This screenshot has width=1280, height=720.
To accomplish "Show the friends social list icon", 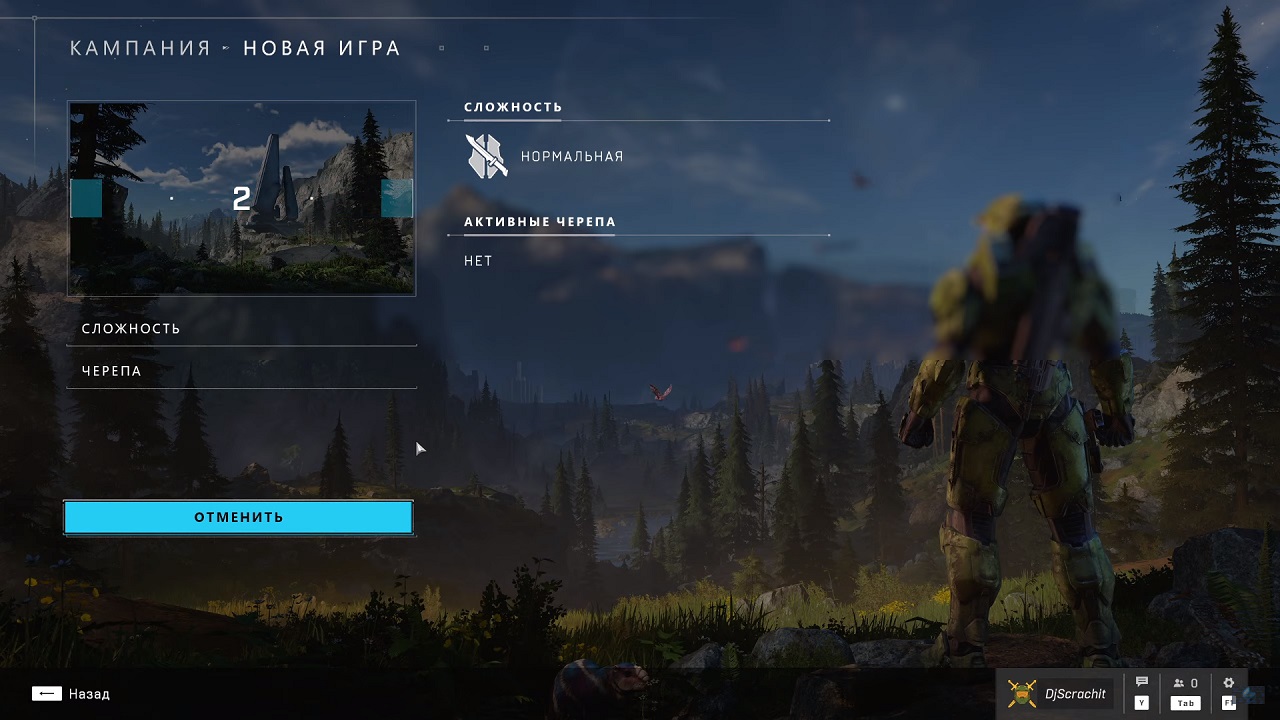I will coord(1185,685).
